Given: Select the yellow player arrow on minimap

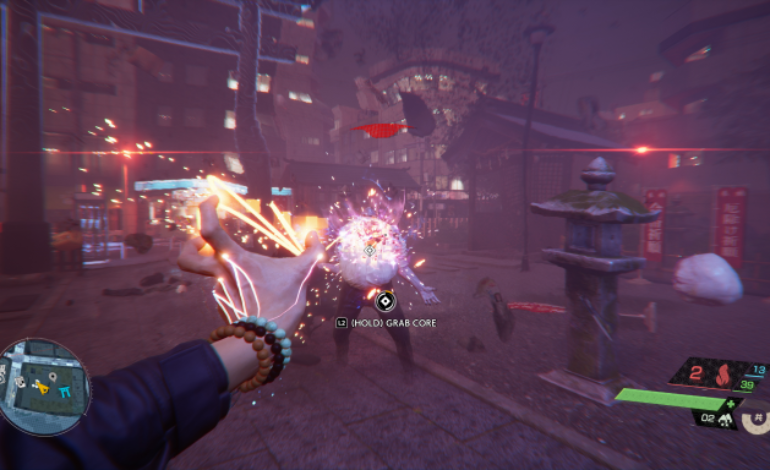Looking at the screenshot, I should pos(42,385).
